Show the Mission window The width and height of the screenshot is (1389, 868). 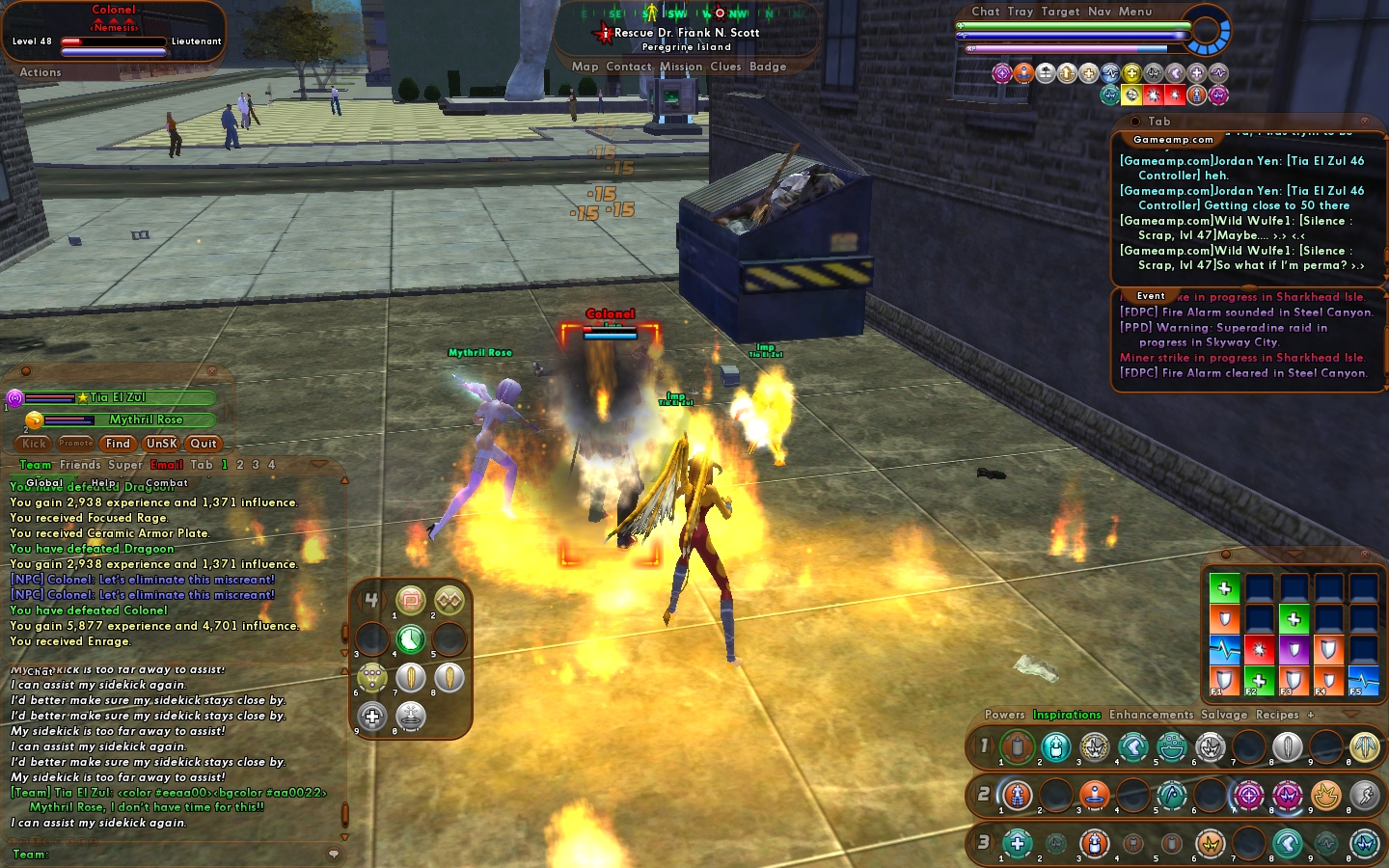681,68
